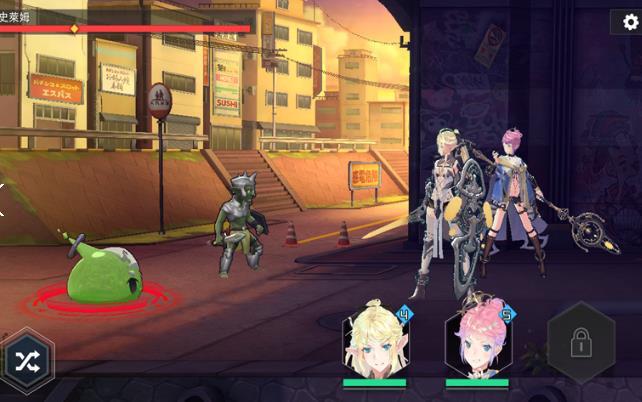
Task: Tap the shuffle arrows hexagon button
Action: tap(25, 360)
